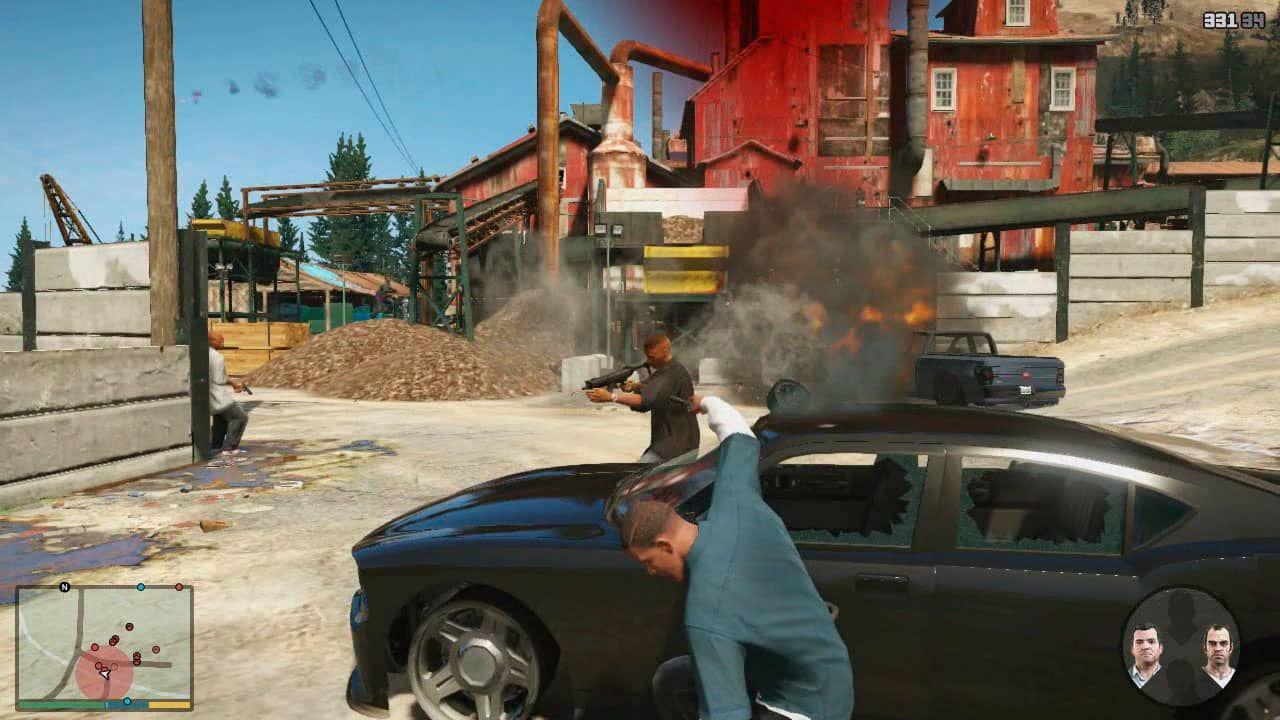Select the blue blip at the minimap's top edge
The image size is (1280, 720).
141,587
